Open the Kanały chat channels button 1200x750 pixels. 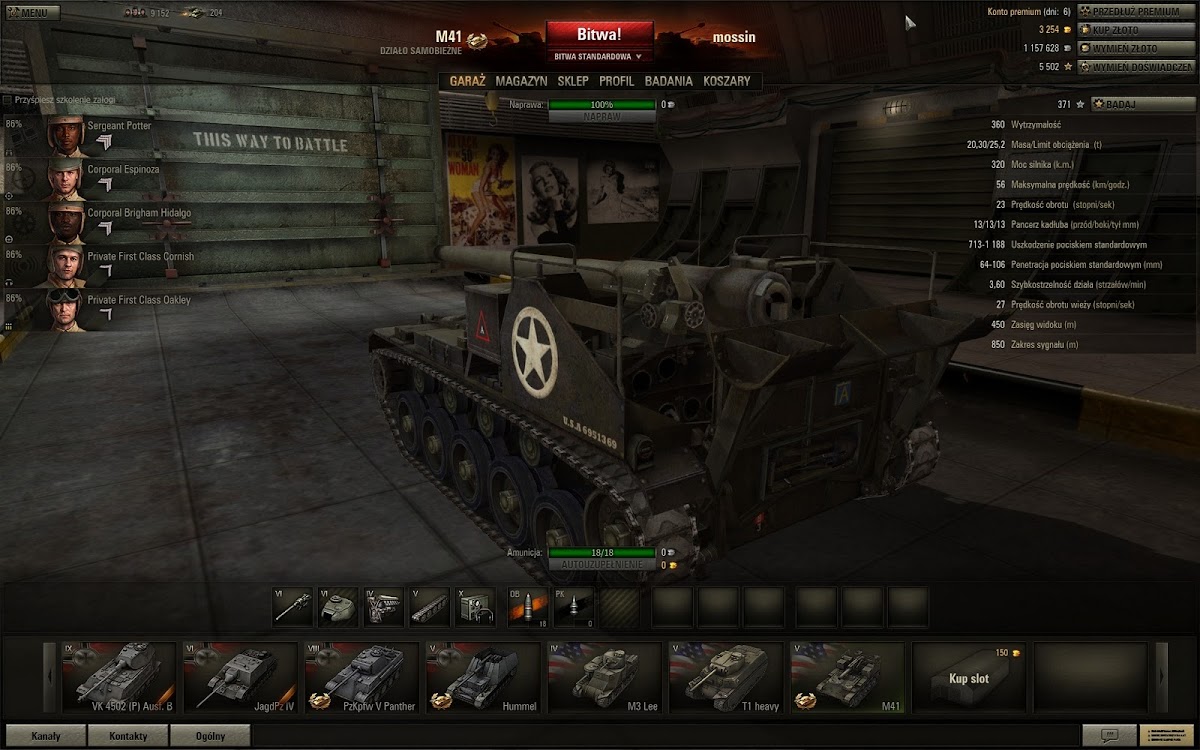click(x=45, y=736)
